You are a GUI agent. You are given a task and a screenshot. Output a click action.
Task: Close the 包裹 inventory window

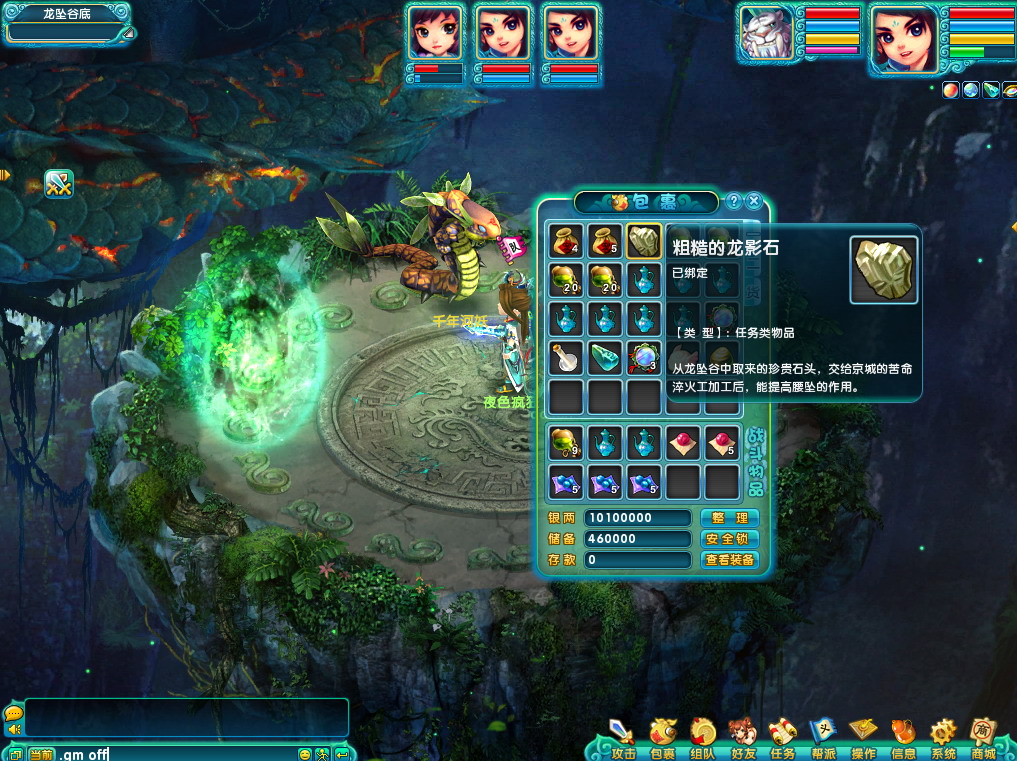754,201
